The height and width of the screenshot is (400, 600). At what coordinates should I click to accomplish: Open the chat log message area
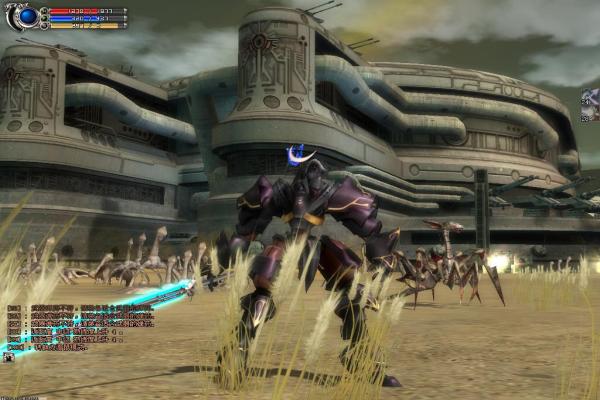pos(80,327)
